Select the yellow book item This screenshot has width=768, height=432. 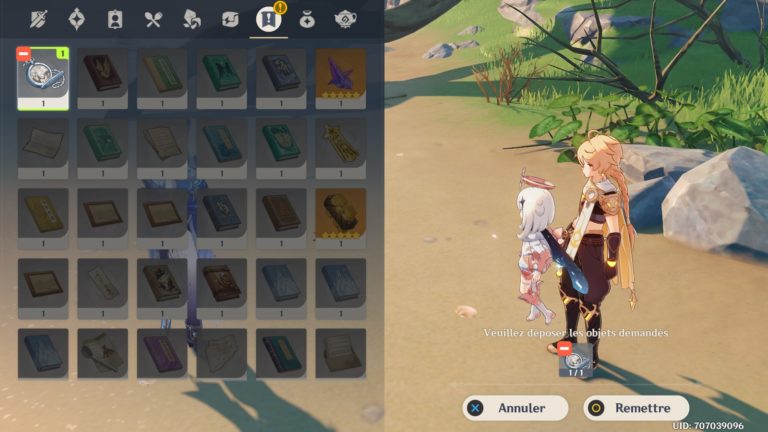43,213
